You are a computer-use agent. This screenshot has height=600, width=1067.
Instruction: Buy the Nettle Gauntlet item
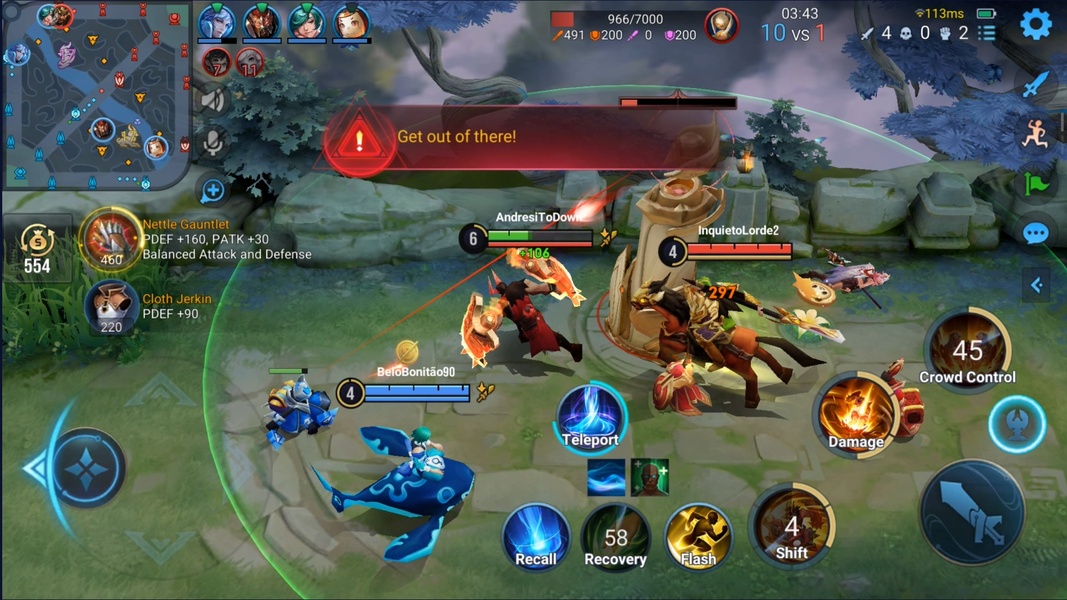(x=111, y=239)
